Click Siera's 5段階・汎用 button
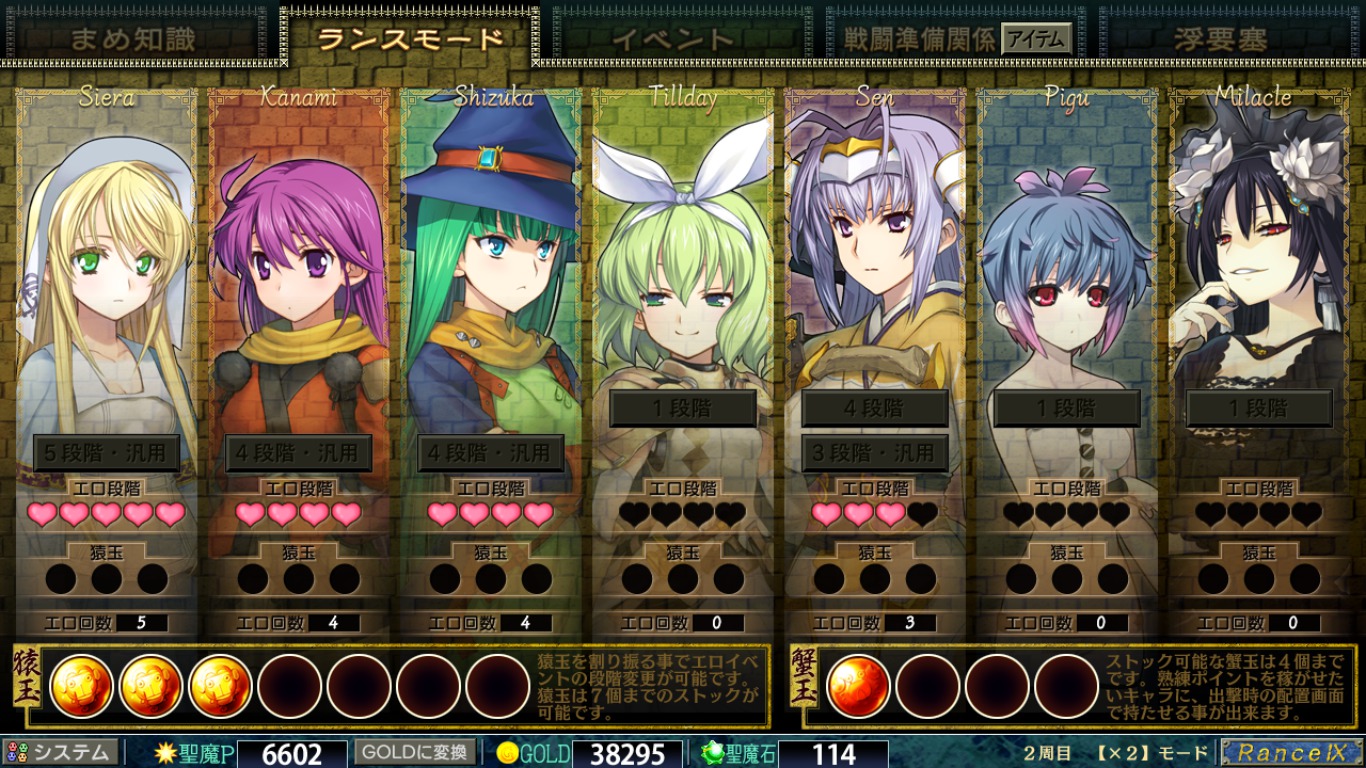 pos(107,453)
